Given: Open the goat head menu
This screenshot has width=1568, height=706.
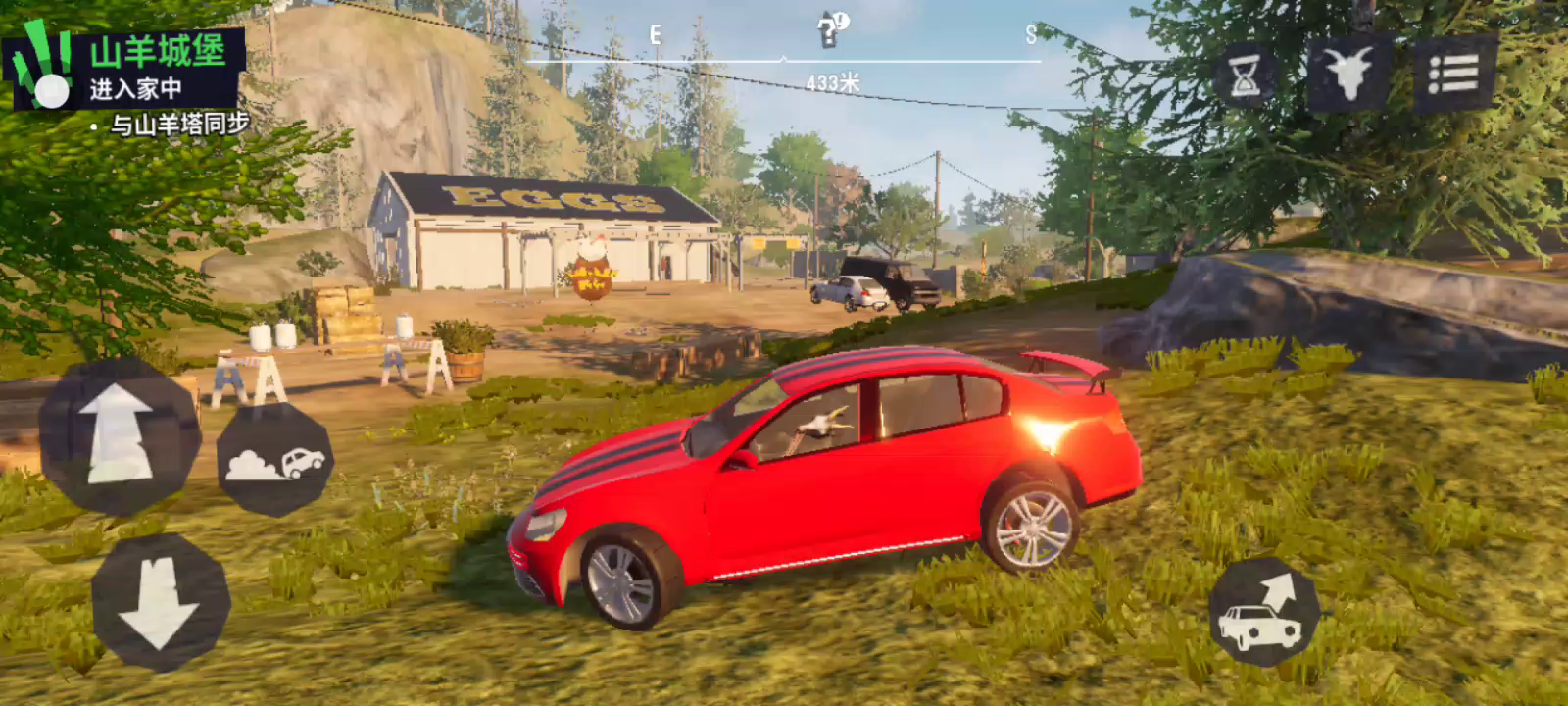Looking at the screenshot, I should [1349, 73].
